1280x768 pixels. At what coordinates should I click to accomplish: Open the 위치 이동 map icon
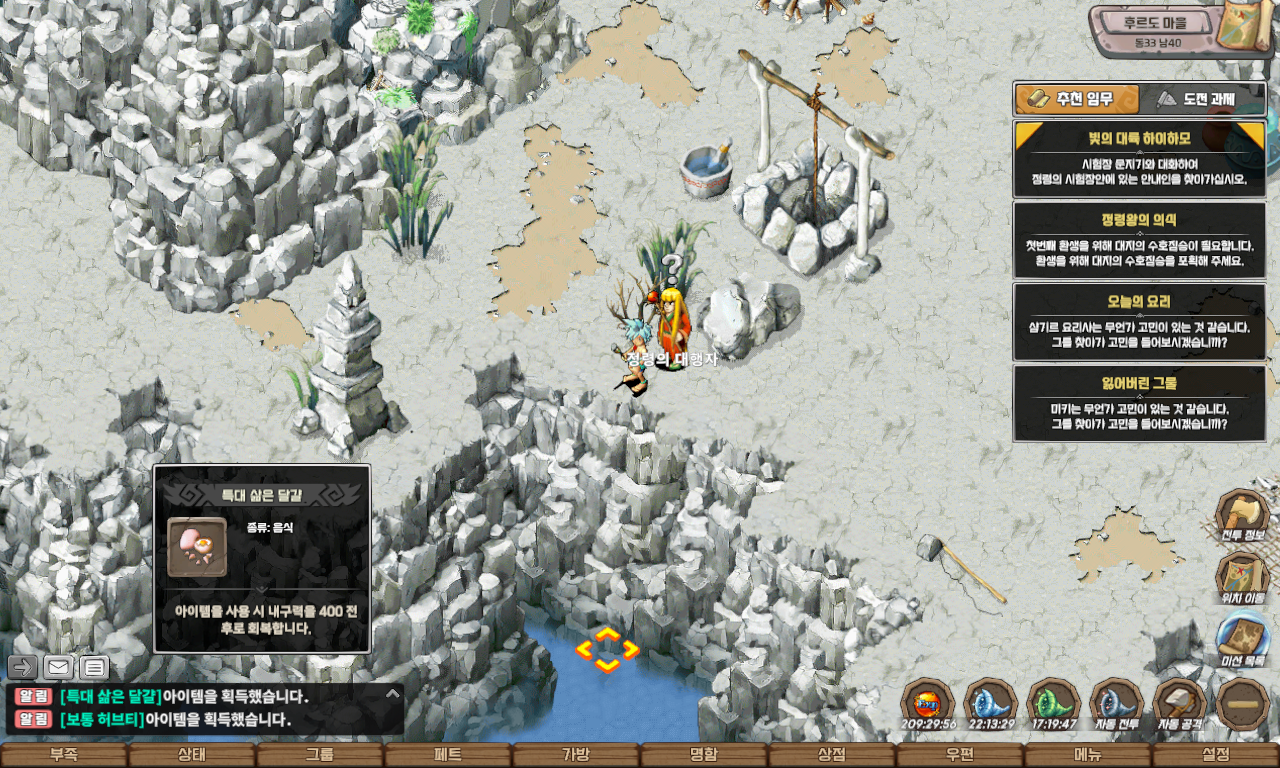tap(1243, 578)
